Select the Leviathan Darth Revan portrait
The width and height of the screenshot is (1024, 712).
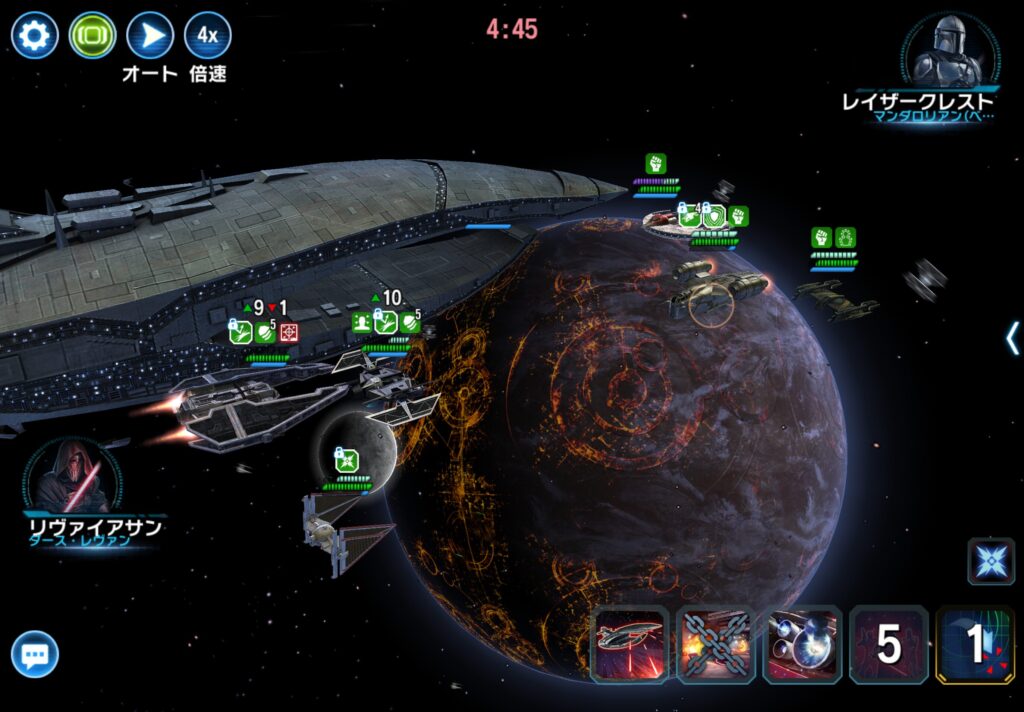coord(73,475)
